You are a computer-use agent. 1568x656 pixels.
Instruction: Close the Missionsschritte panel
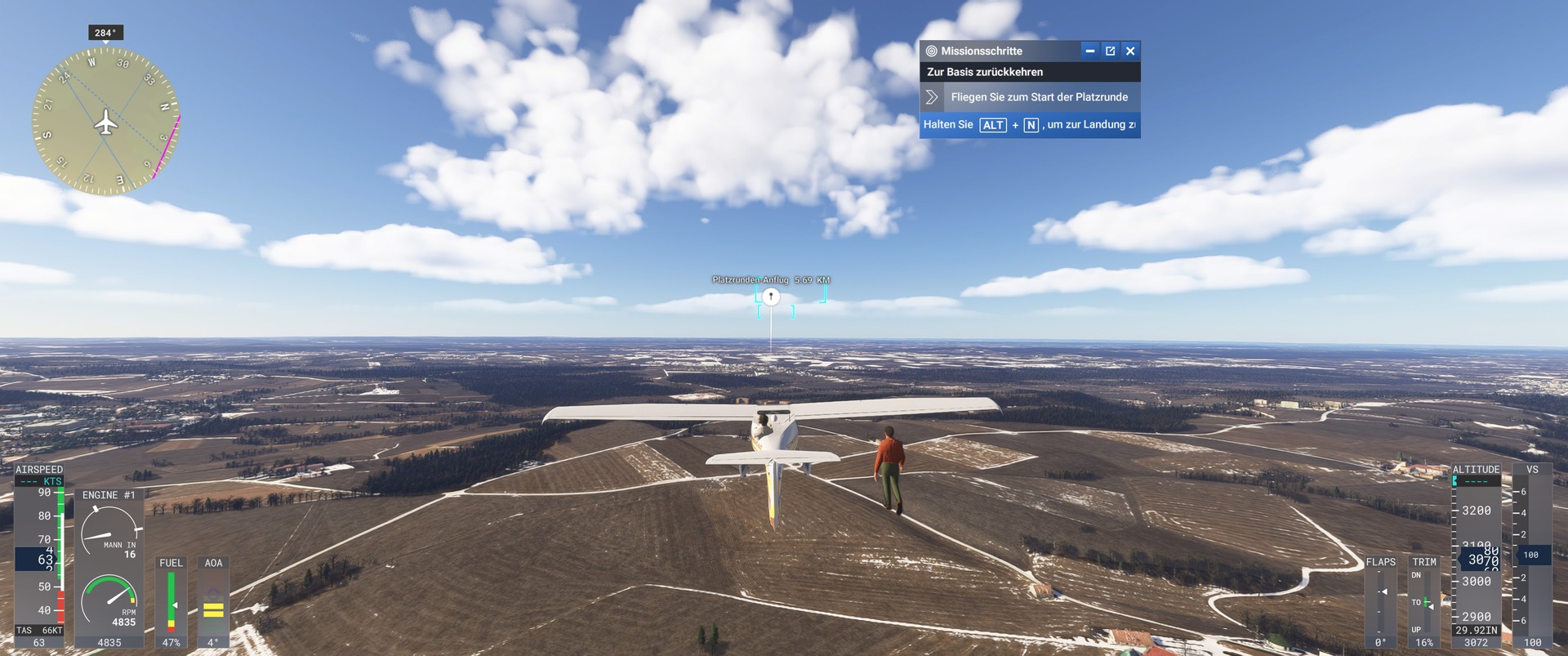[x=1130, y=51]
